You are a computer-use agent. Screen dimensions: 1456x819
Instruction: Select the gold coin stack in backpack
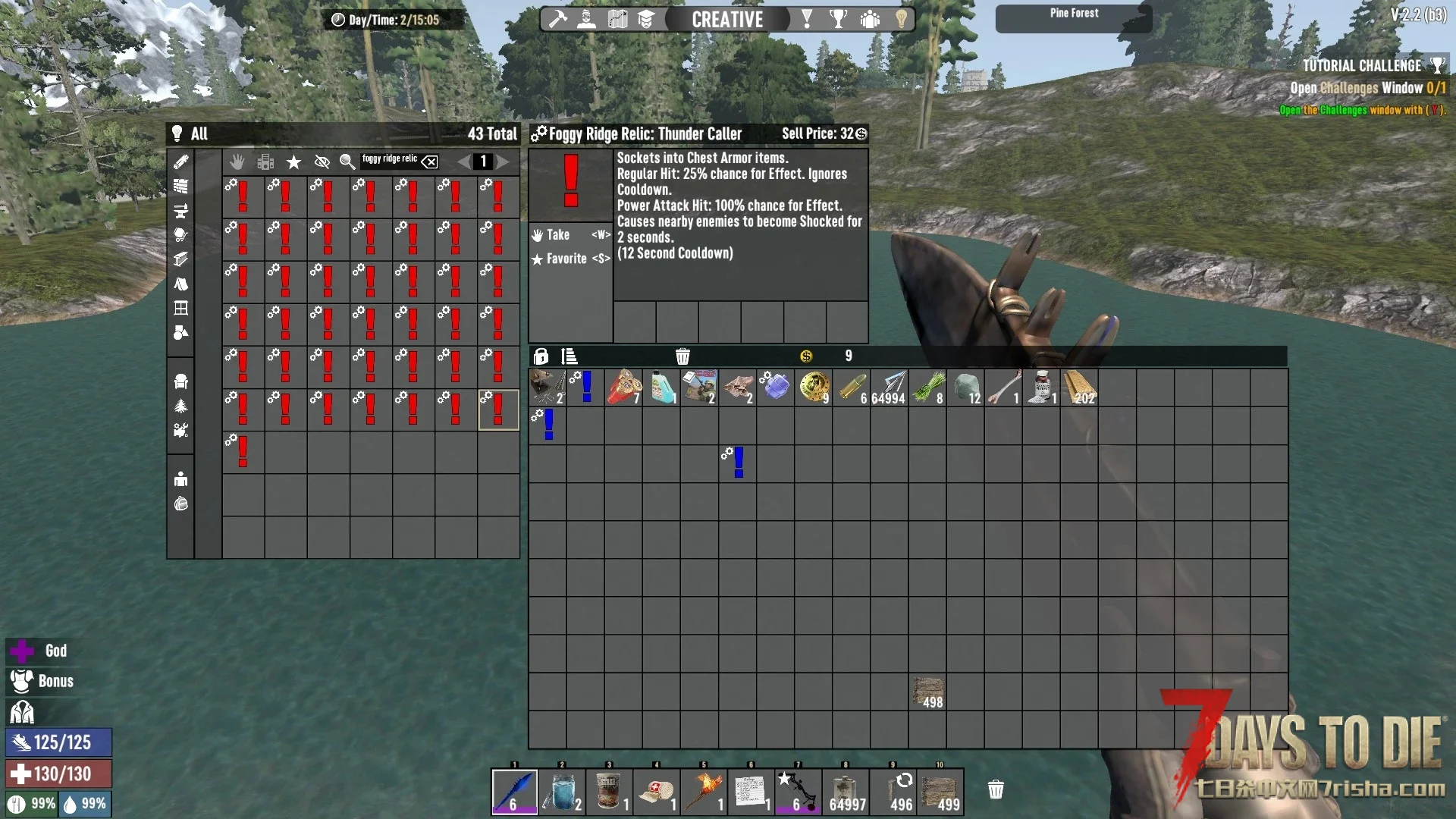tap(813, 388)
